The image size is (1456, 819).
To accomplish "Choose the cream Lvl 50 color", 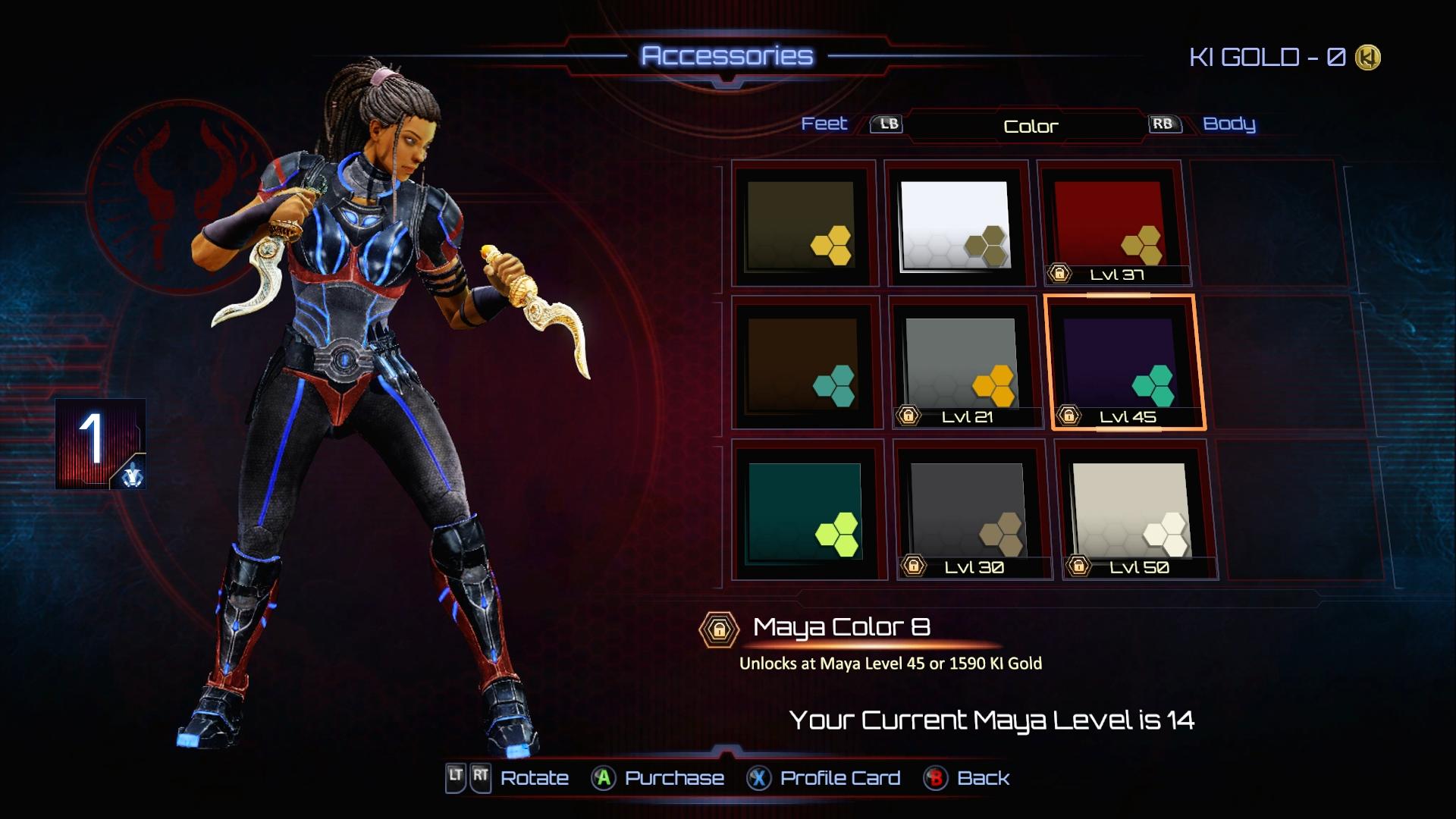I will [x=1133, y=511].
